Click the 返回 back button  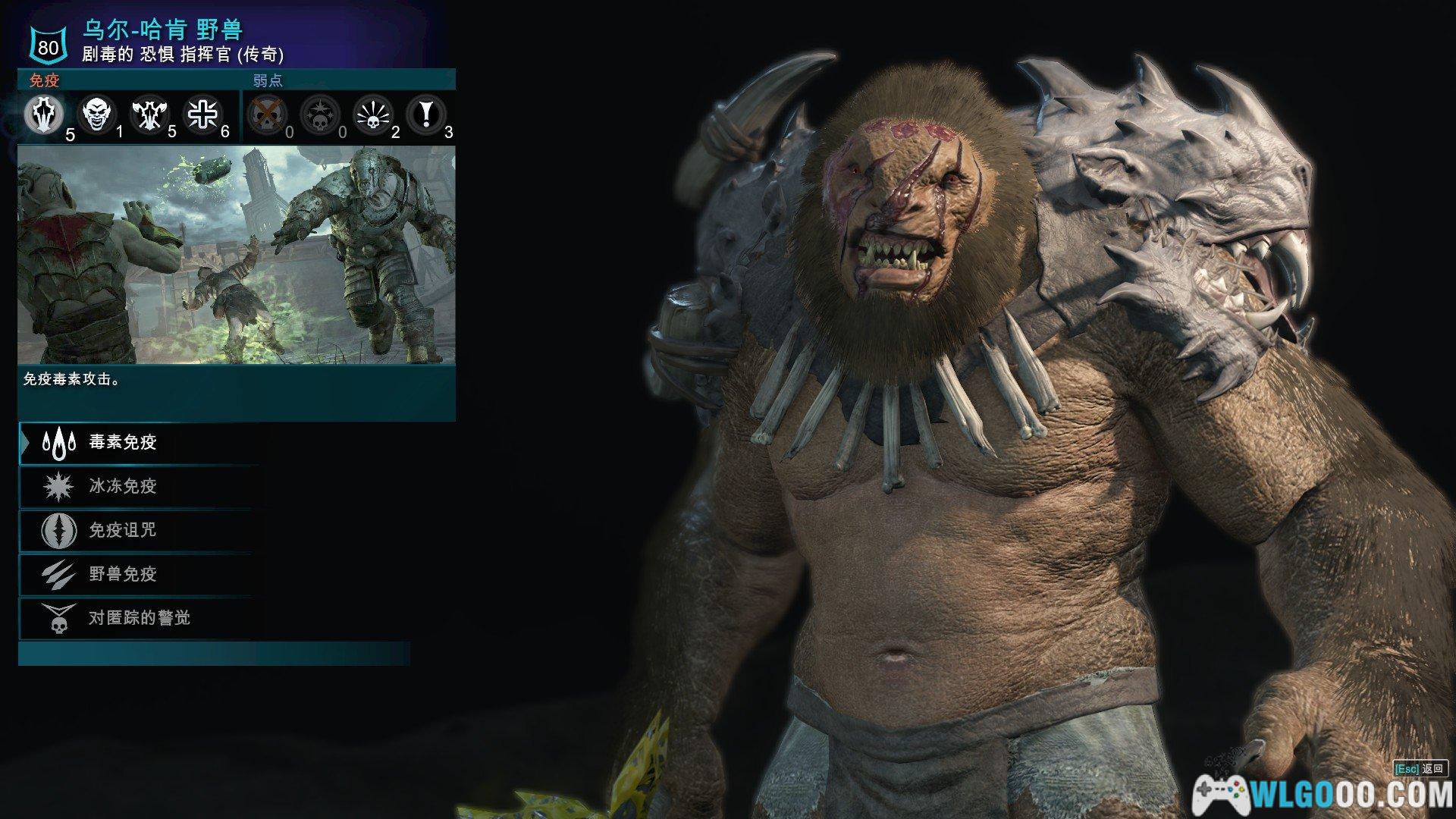click(x=1420, y=769)
